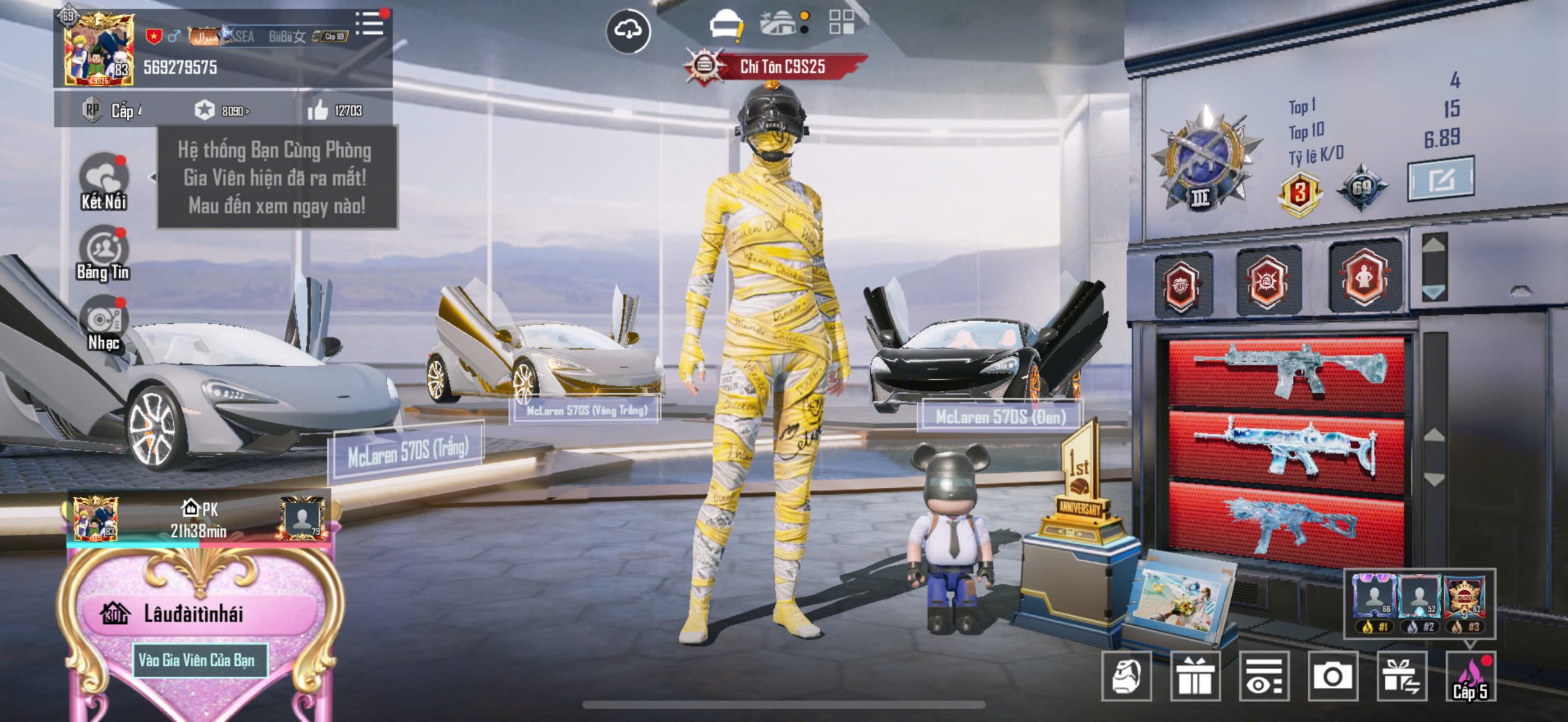Switch to the helmet profile tab

(x=726, y=26)
